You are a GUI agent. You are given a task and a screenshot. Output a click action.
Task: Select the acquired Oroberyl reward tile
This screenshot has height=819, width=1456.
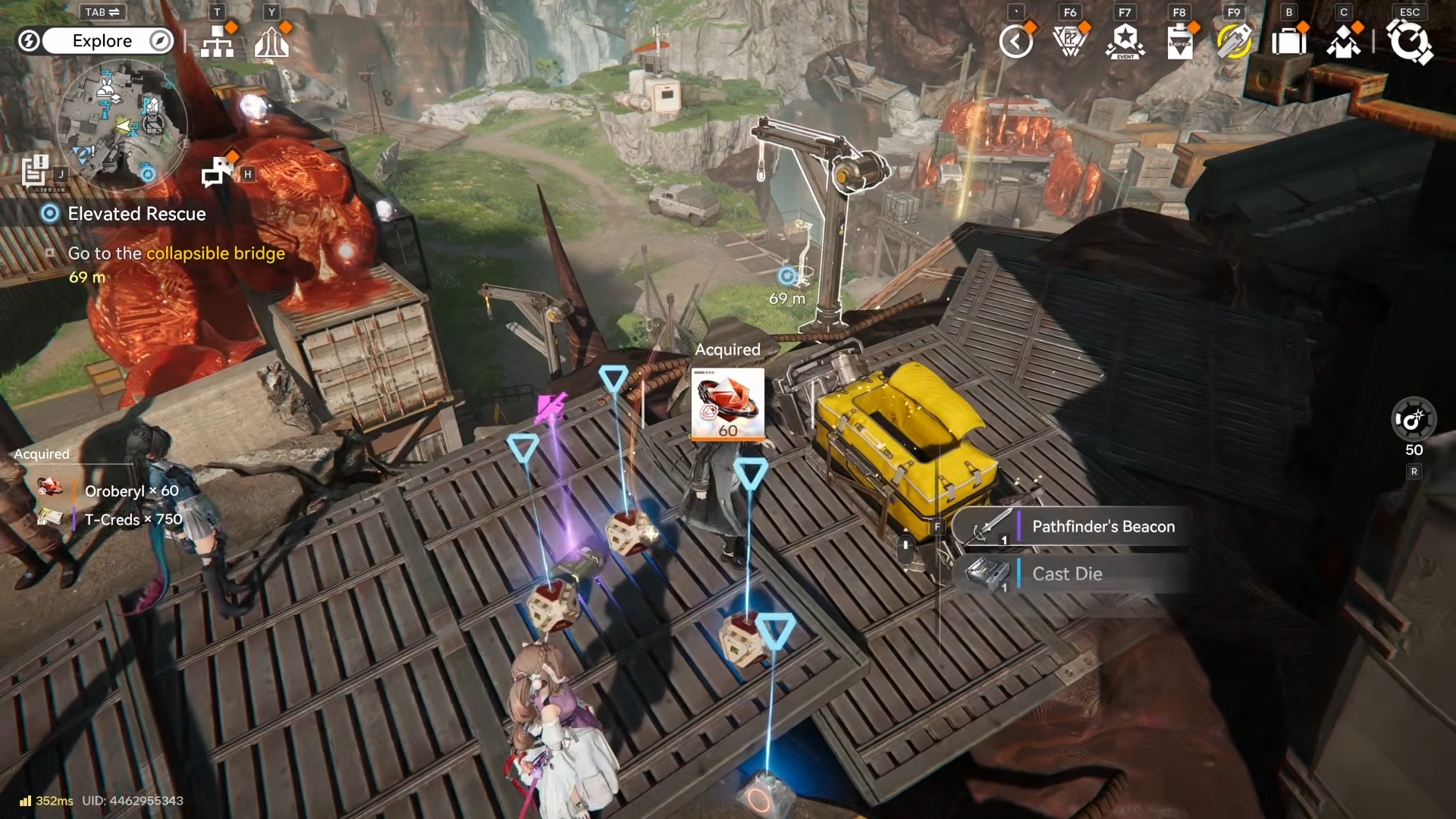pyautogui.click(x=728, y=404)
